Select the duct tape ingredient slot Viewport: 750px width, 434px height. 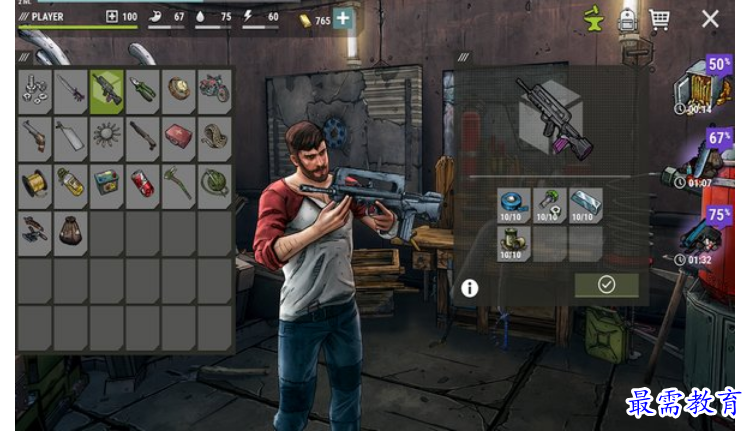click(x=514, y=205)
